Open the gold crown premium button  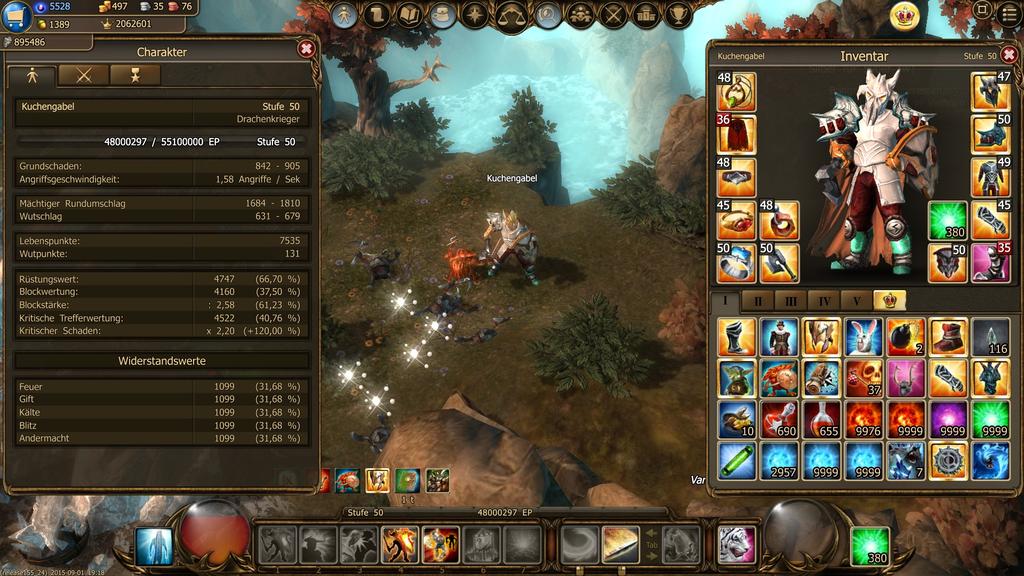click(905, 16)
